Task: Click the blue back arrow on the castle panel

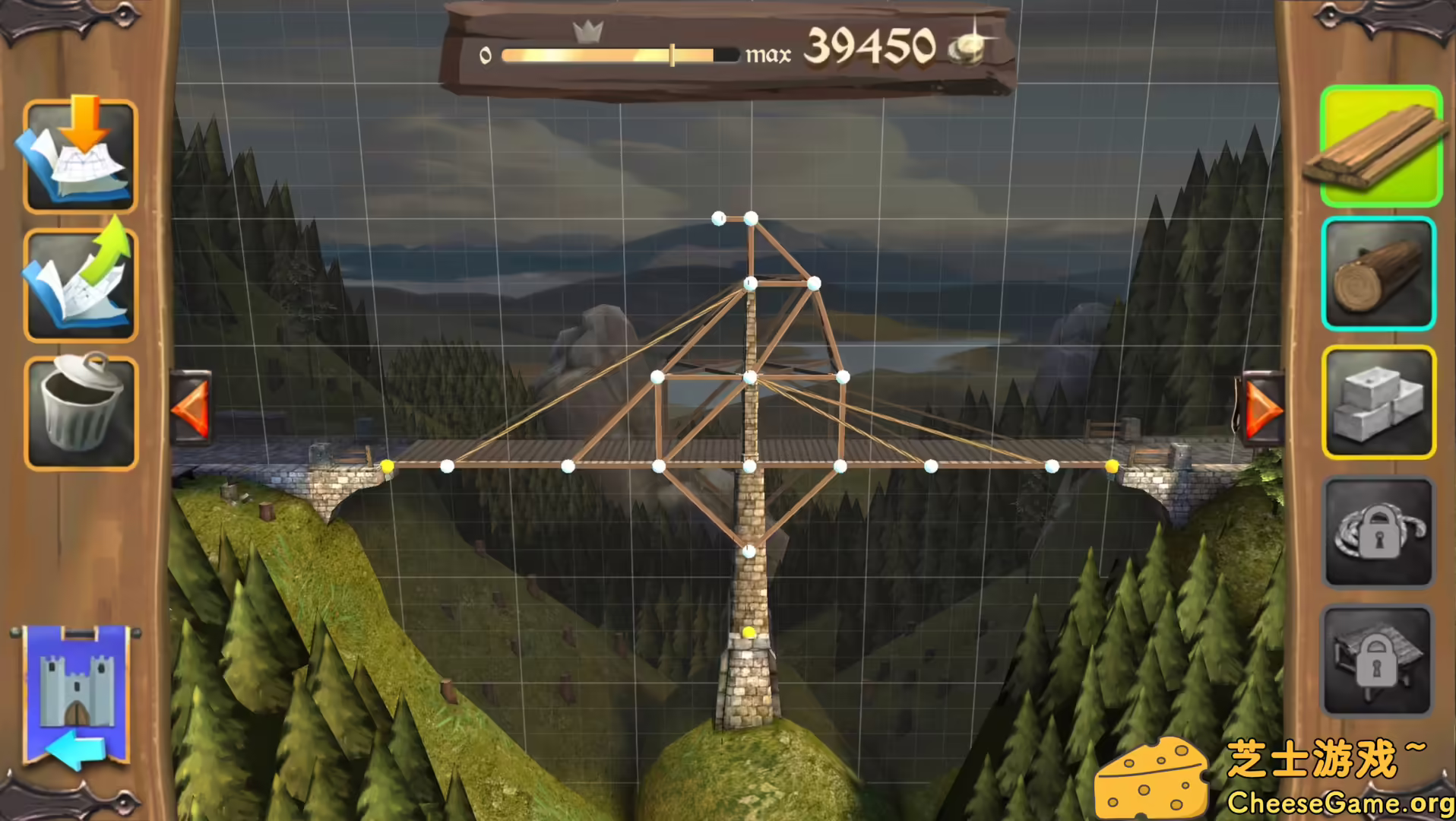Action: click(75, 749)
